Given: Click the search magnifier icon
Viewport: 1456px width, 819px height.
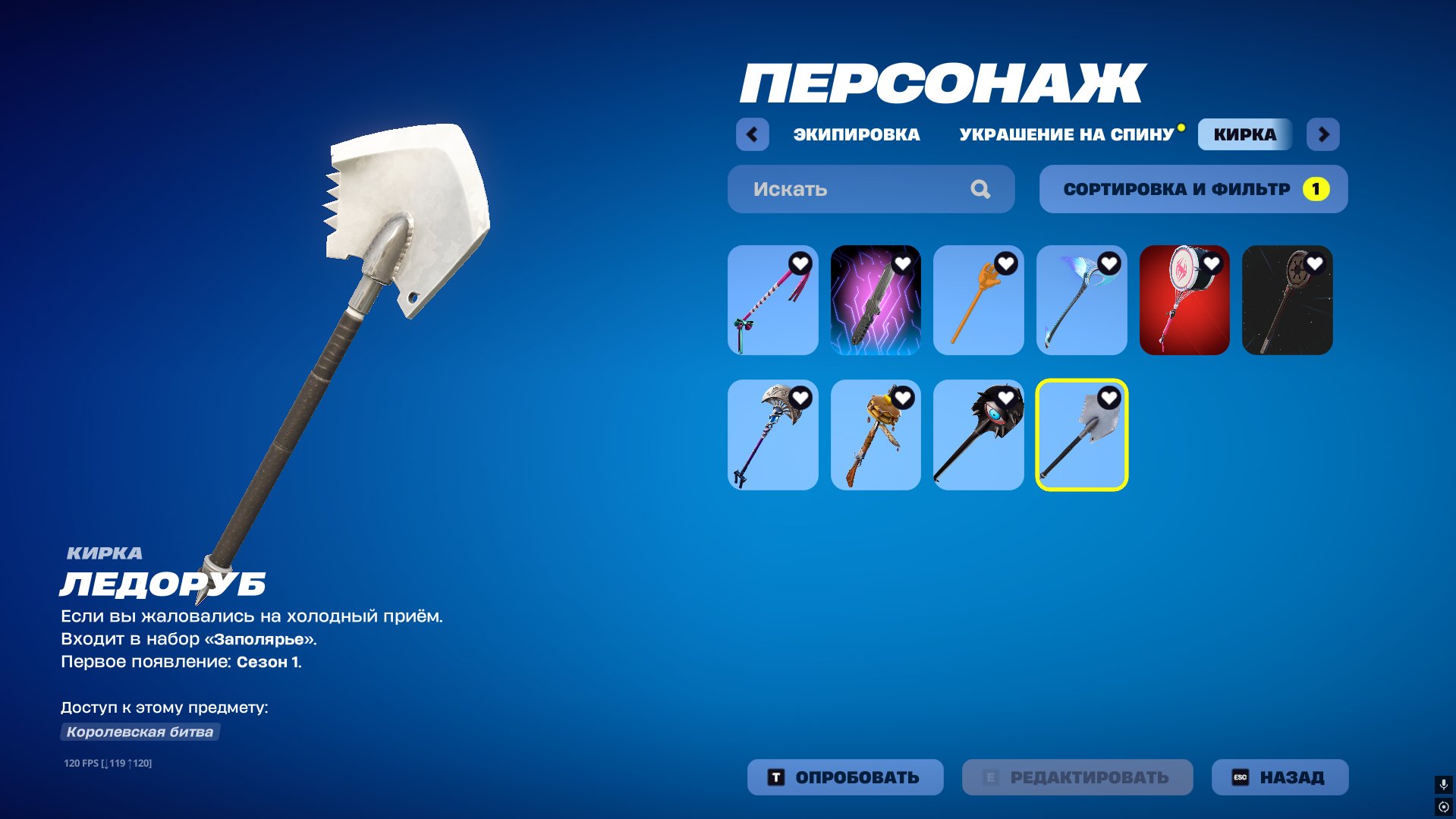Looking at the screenshot, I should point(982,189).
